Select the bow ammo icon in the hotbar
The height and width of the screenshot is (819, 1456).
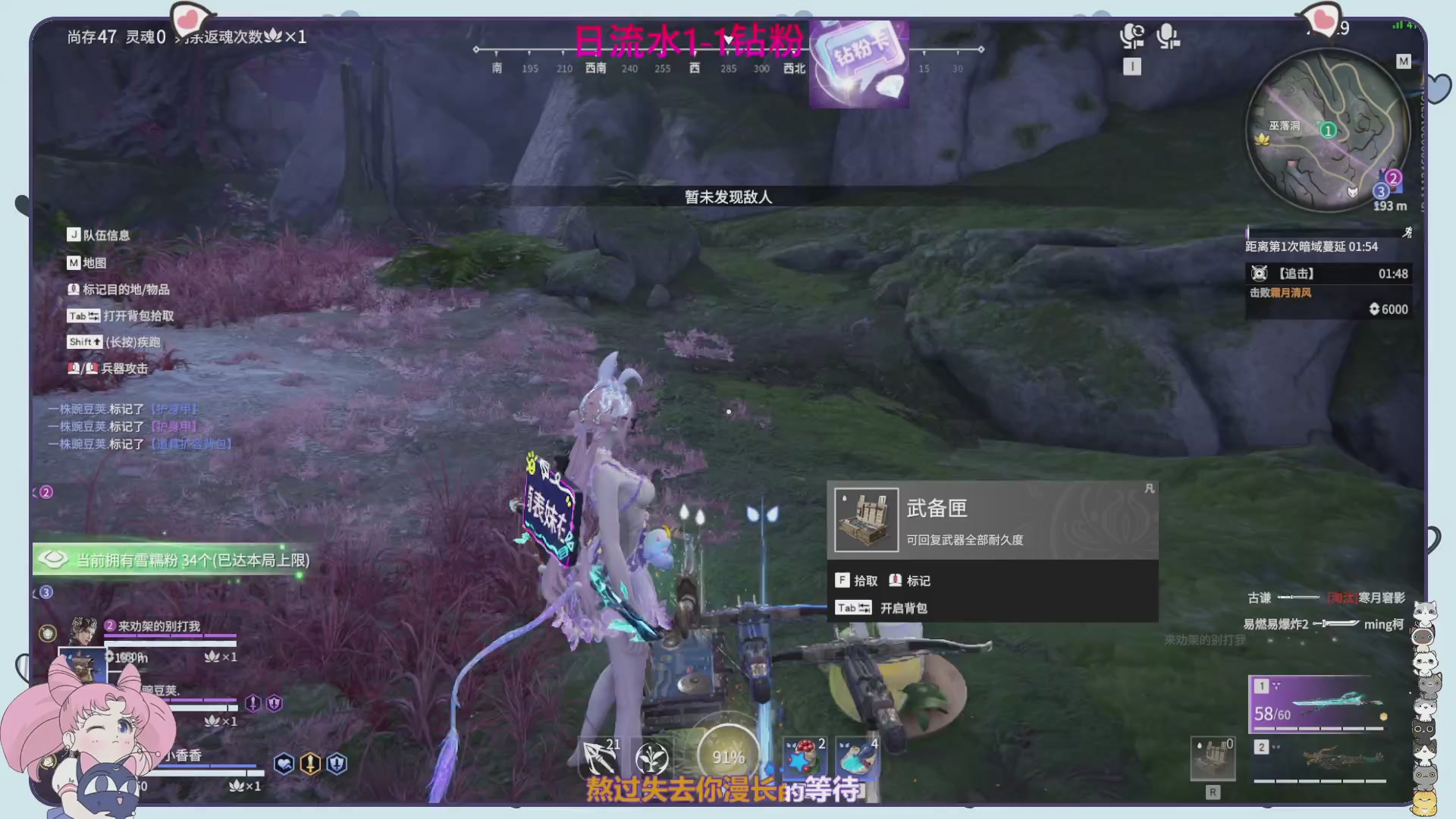pos(598,756)
